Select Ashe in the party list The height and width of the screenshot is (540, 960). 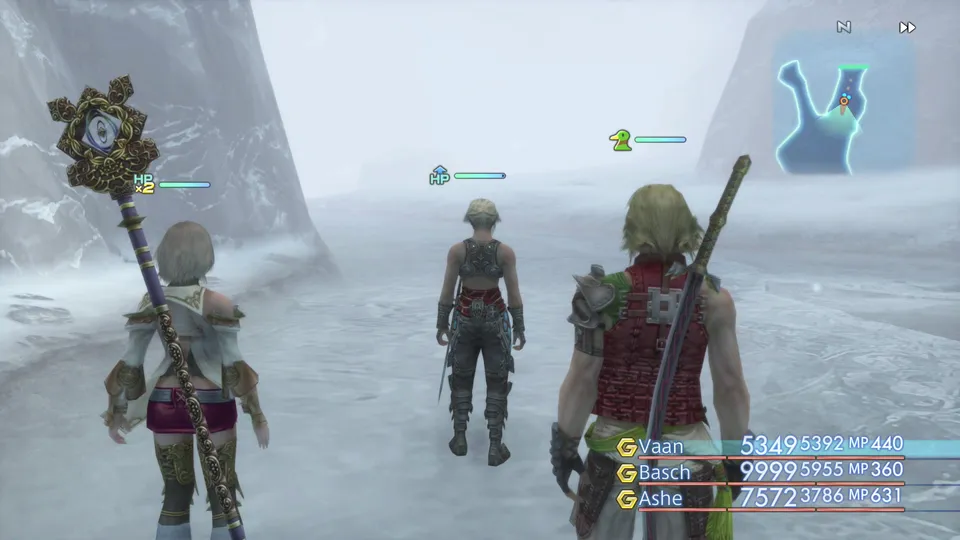click(659, 496)
